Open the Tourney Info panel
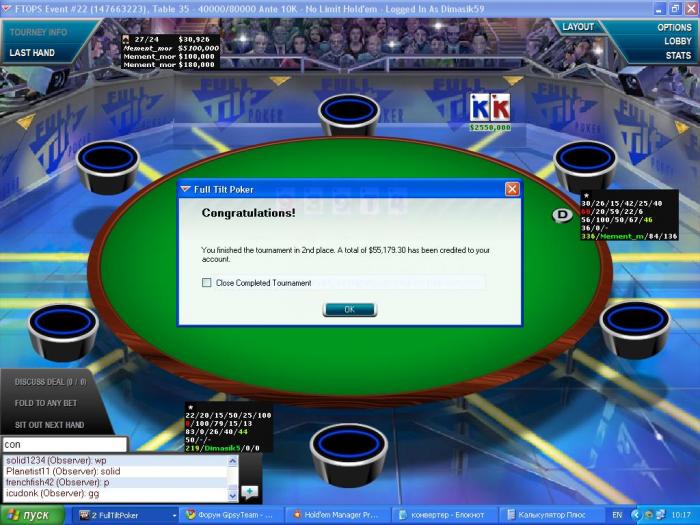The image size is (700, 525). coord(38,32)
